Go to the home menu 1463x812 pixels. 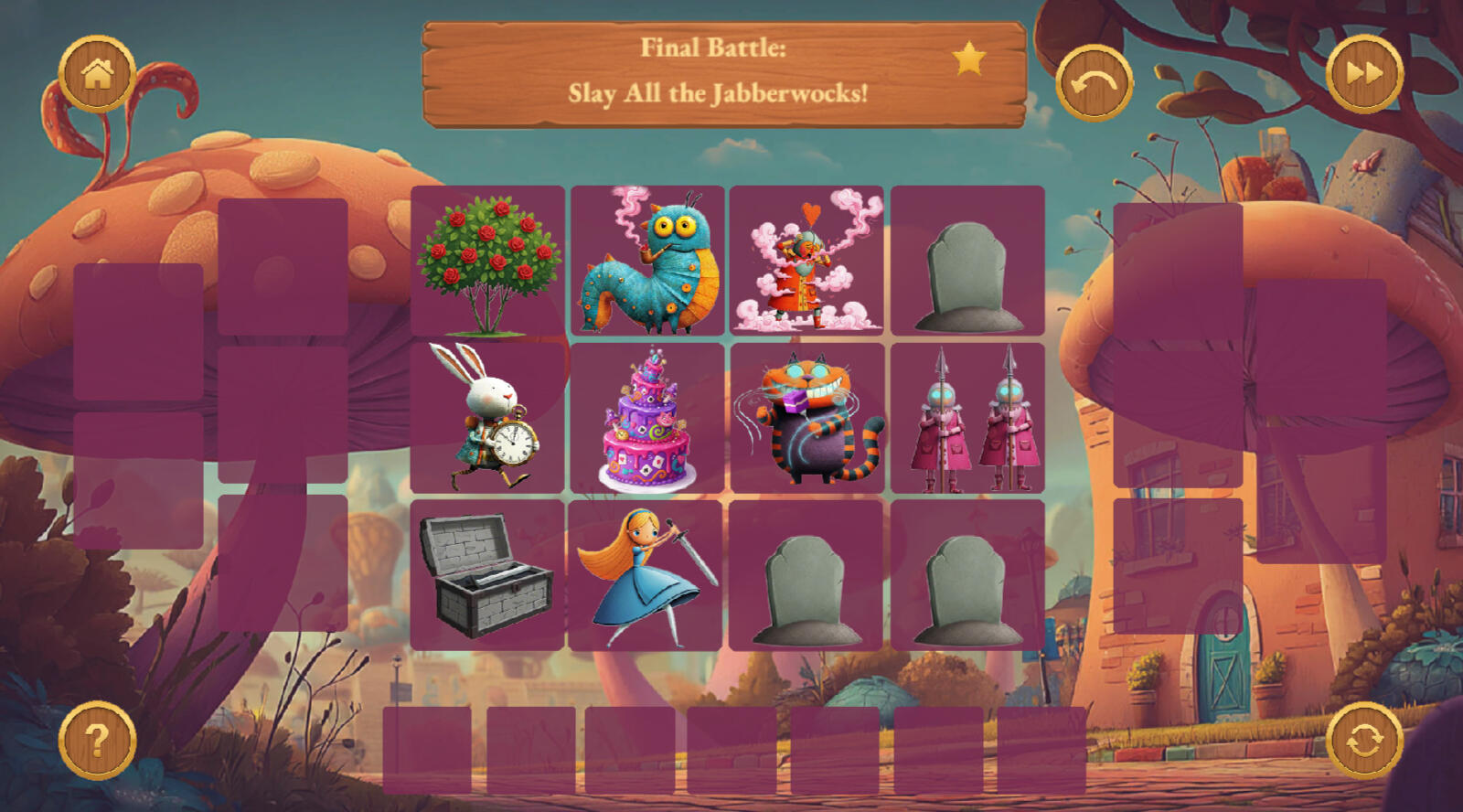(x=97, y=74)
